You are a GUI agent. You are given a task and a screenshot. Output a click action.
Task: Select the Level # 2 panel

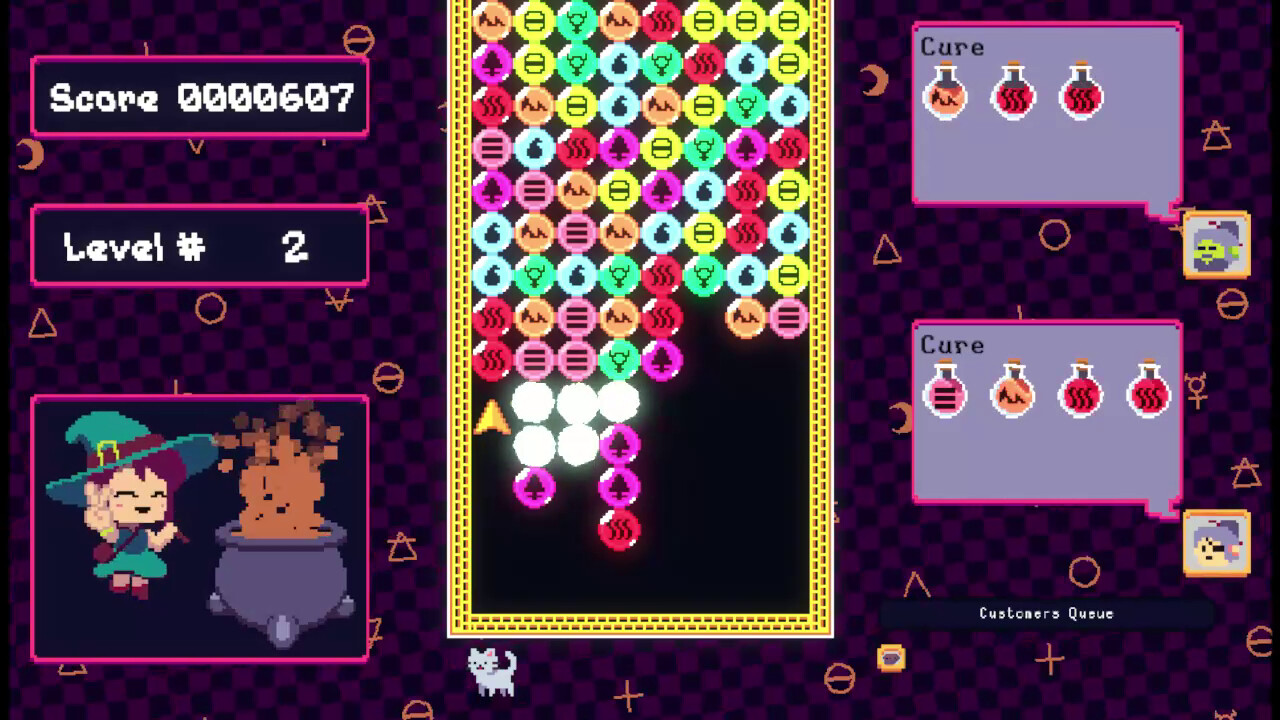tap(199, 246)
